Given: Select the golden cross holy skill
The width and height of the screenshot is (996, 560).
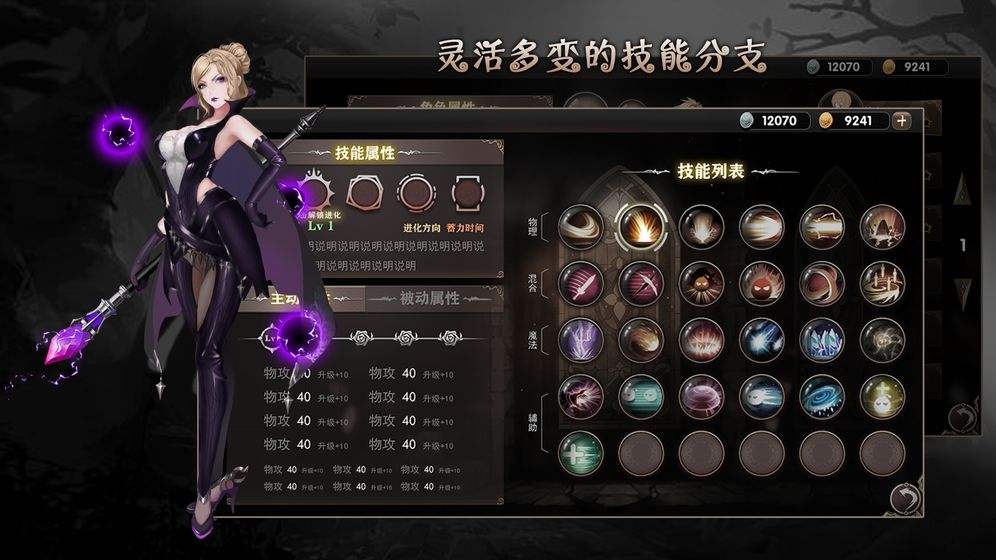Looking at the screenshot, I should click(882, 396).
